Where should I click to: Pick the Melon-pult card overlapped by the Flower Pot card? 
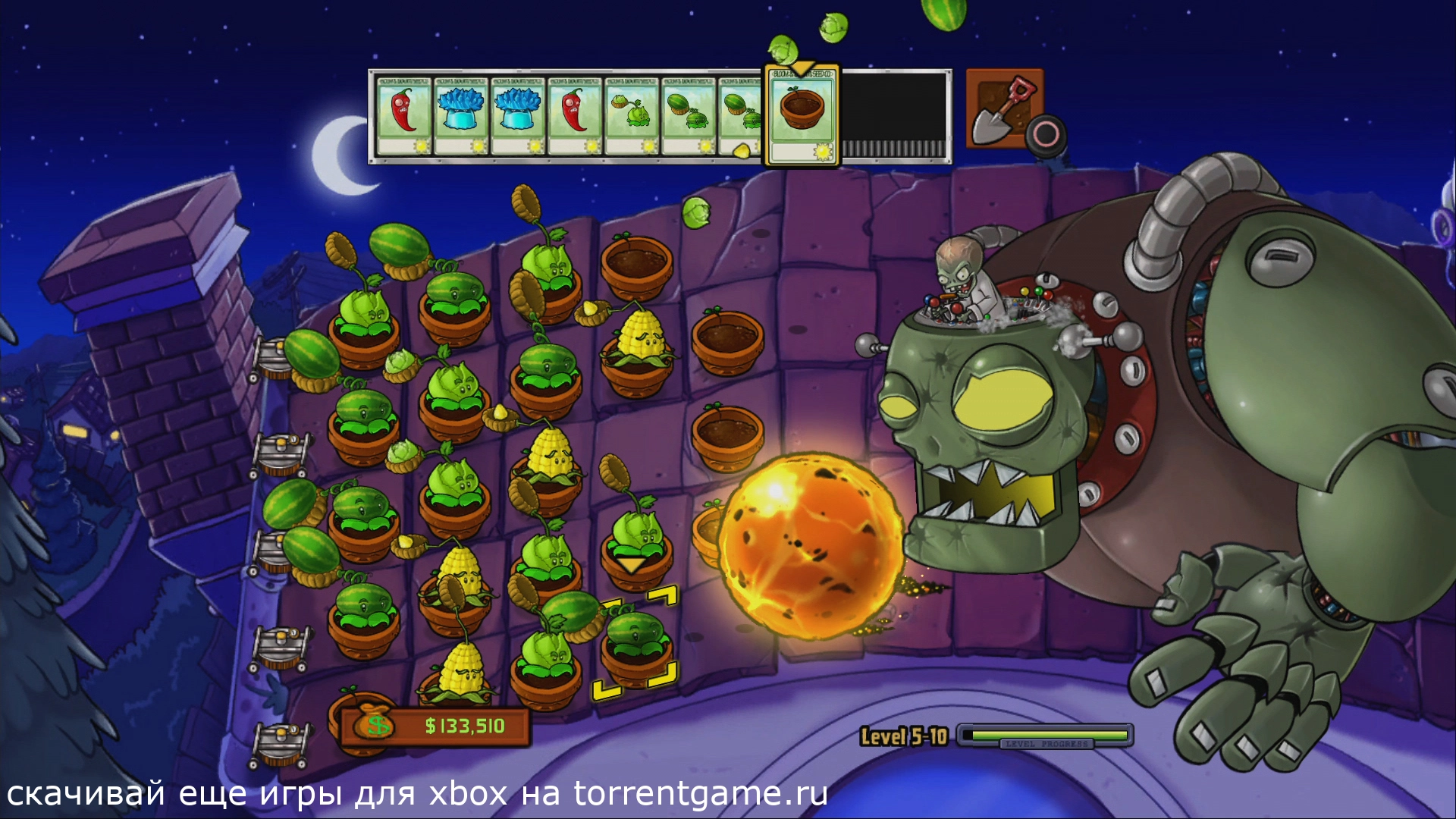[x=740, y=115]
